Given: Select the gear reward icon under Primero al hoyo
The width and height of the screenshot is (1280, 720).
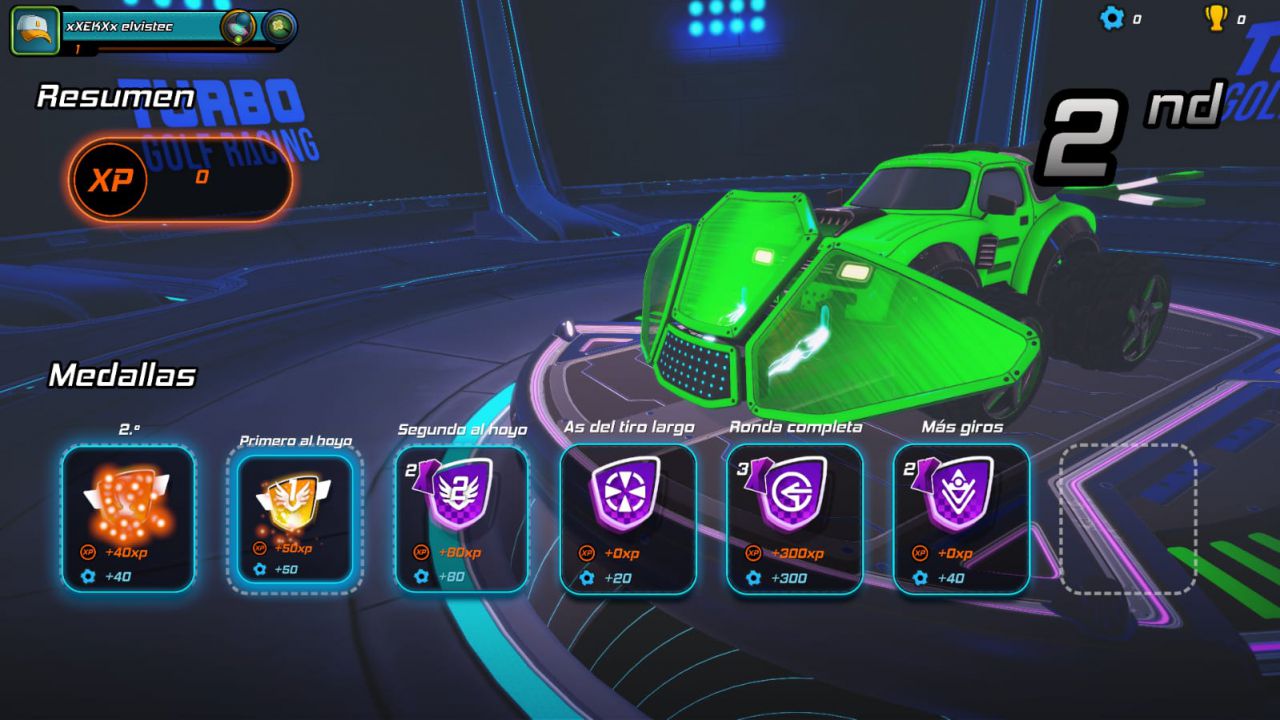Looking at the screenshot, I should point(261,570).
